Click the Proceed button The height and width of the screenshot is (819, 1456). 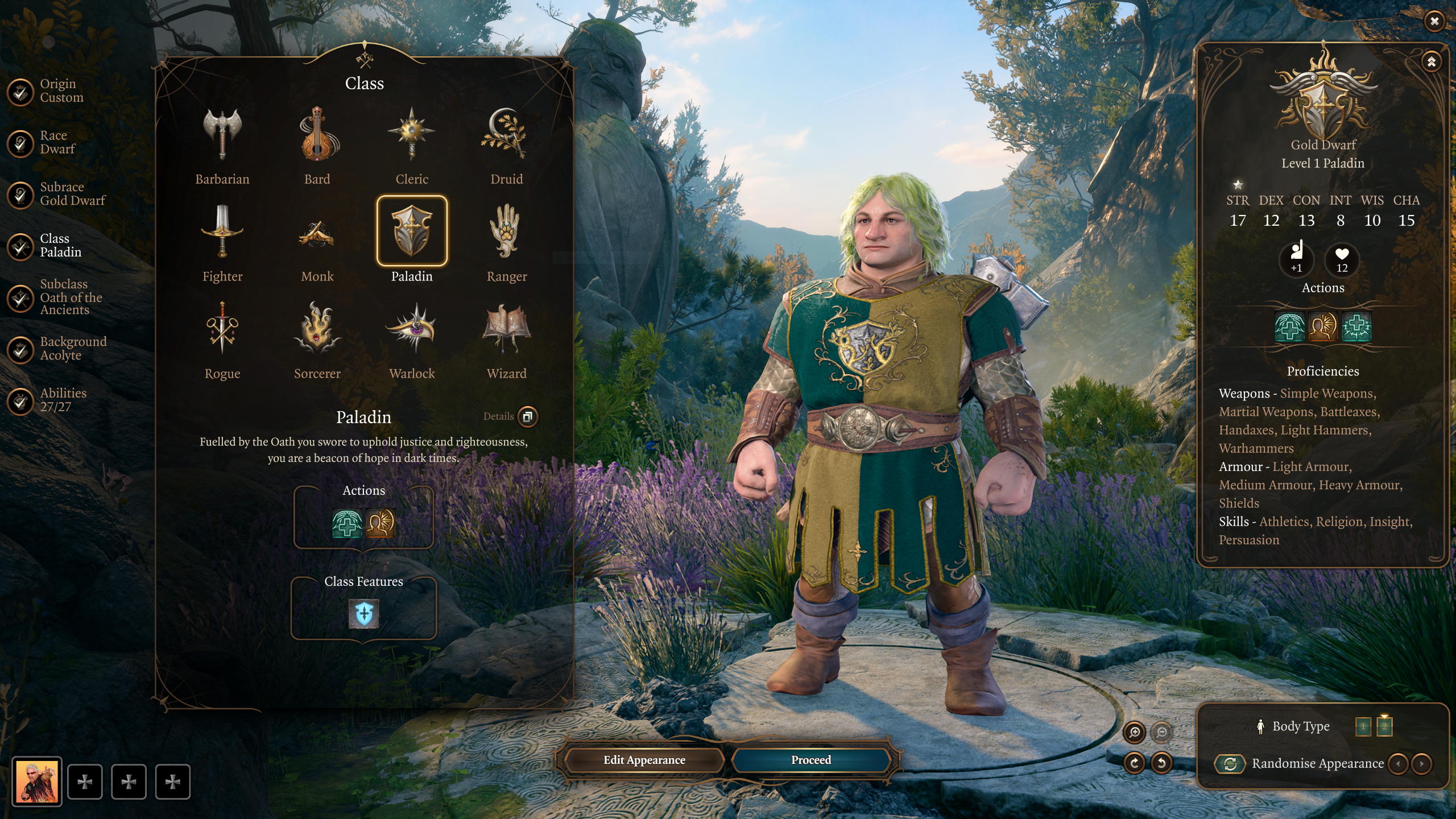[x=810, y=760]
